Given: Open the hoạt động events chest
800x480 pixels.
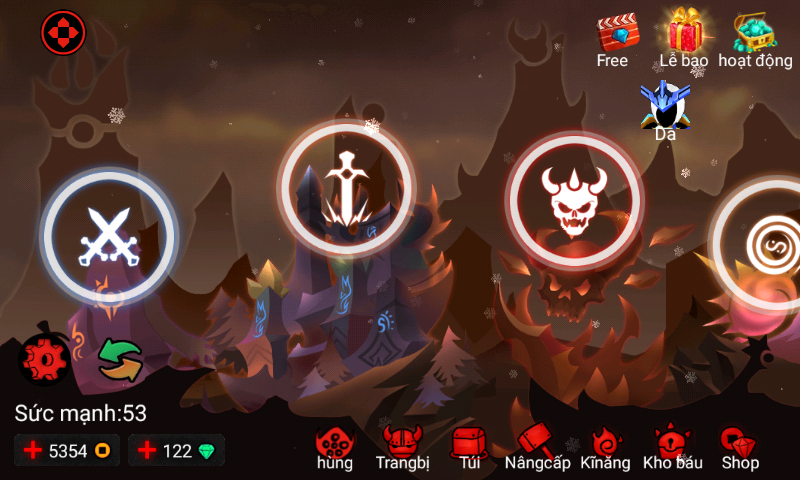Looking at the screenshot, I should (755, 40).
